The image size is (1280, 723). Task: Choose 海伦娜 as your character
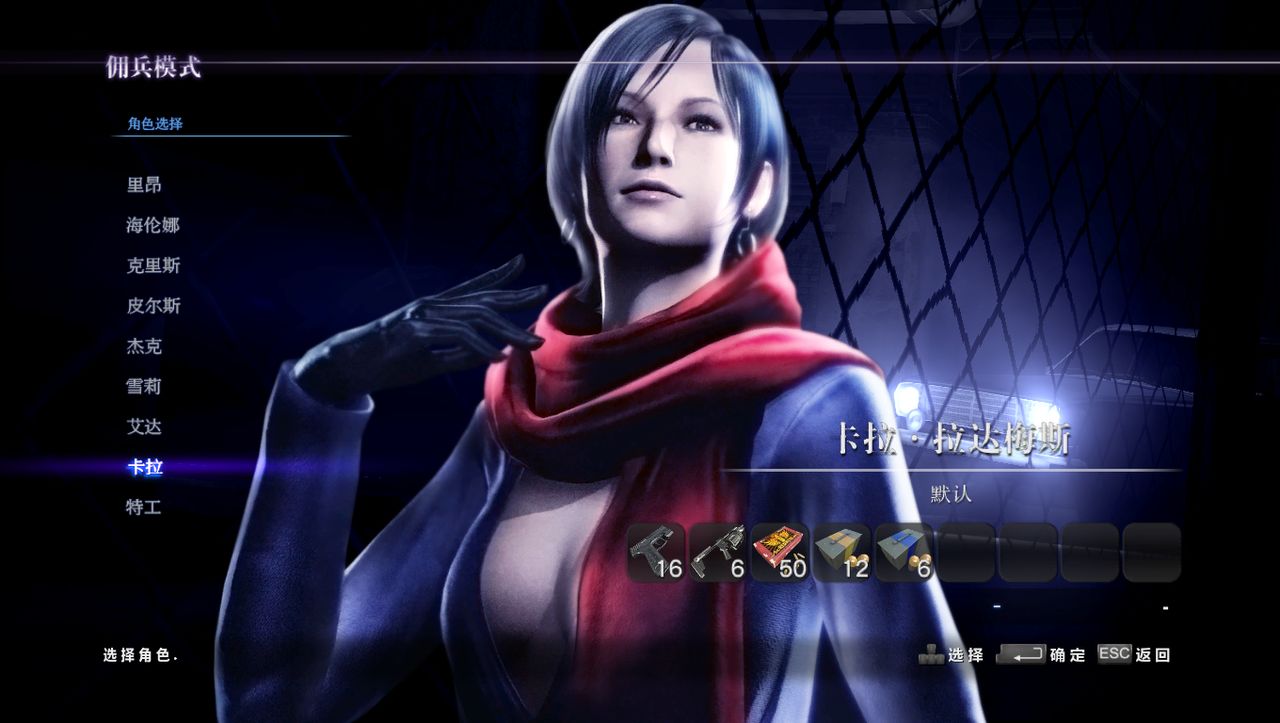click(x=153, y=225)
